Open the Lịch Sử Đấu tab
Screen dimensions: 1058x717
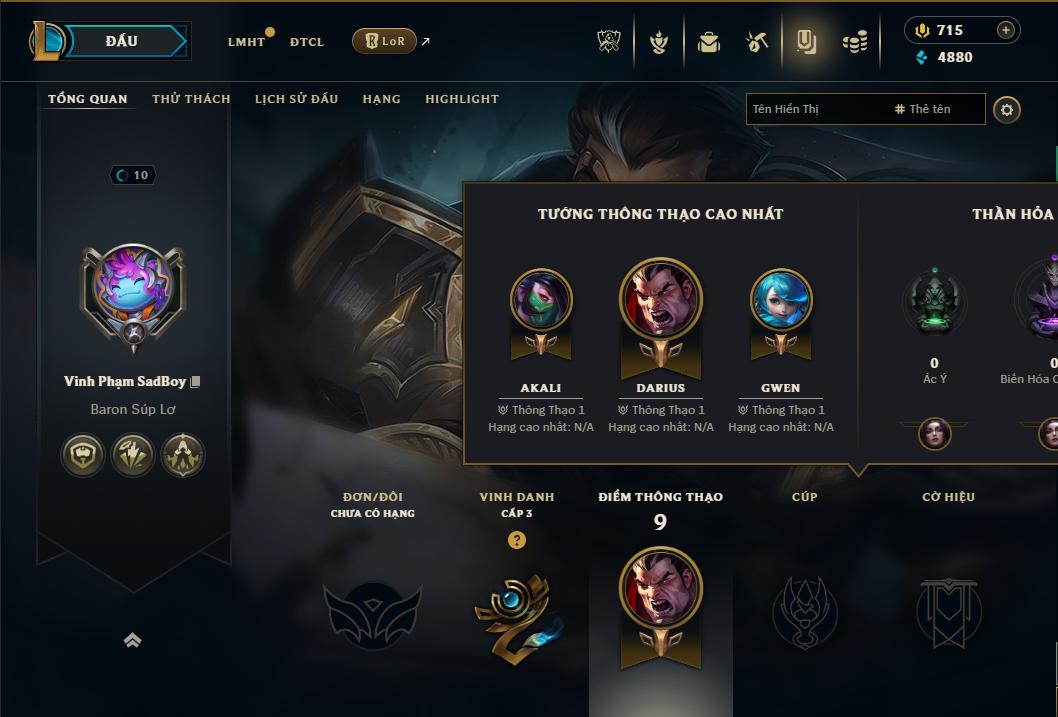[x=296, y=99]
